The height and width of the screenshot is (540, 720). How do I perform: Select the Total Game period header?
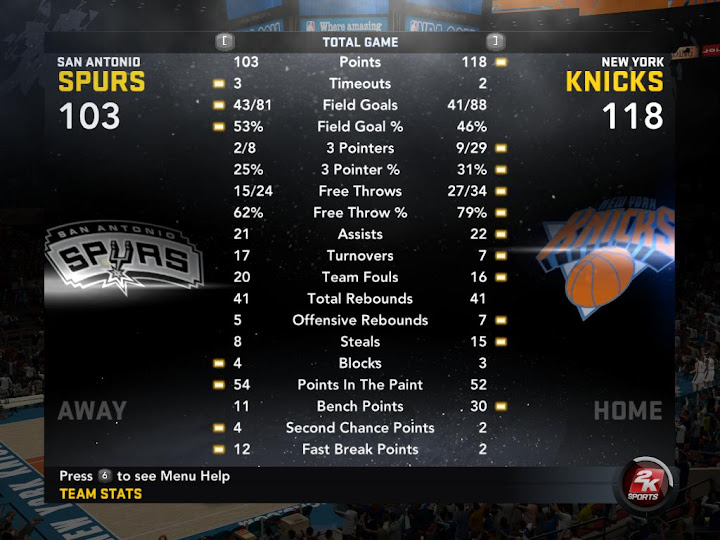pyautogui.click(x=360, y=42)
